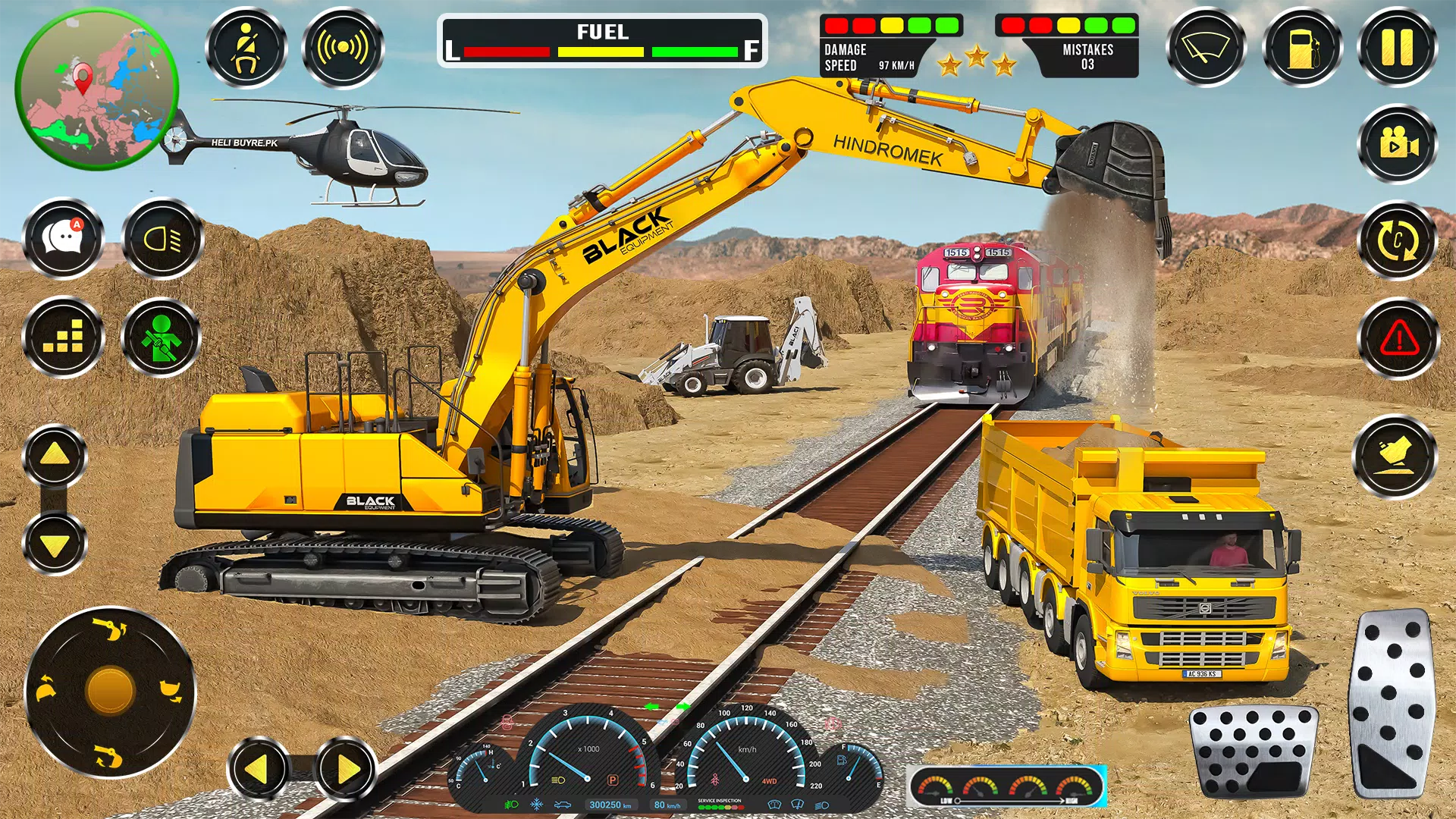Image resolution: width=1456 pixels, height=819 pixels.
Task: Switch camera view with the video camera icon
Action: point(1398,144)
